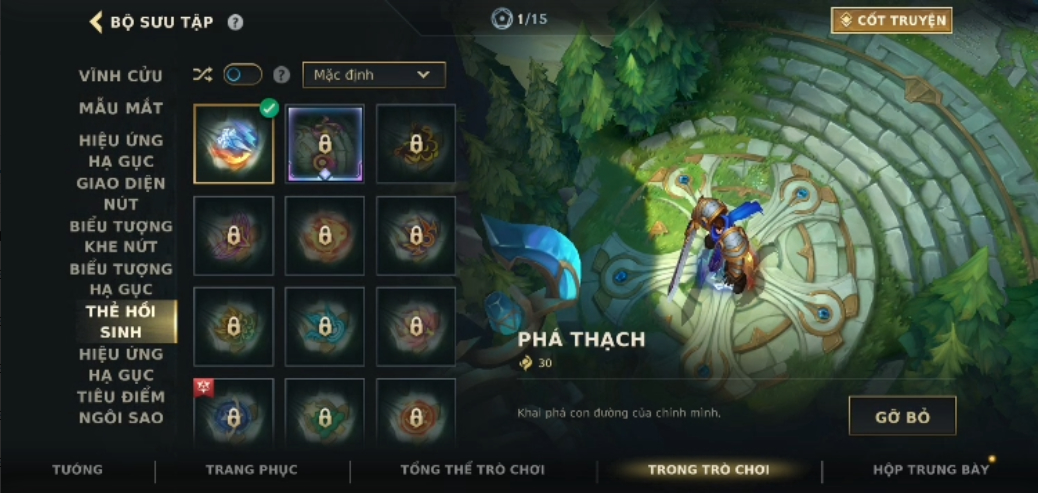Open the Hộp Trưng Bày tab
The width and height of the screenshot is (1038, 493).
coord(928,469)
